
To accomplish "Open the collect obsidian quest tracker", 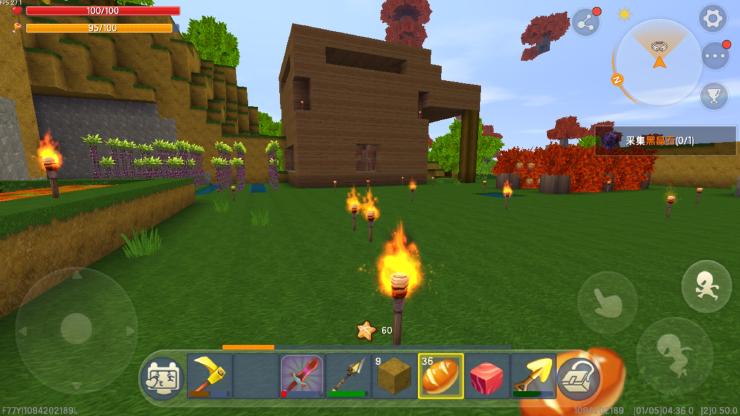I will pyautogui.click(x=666, y=141).
